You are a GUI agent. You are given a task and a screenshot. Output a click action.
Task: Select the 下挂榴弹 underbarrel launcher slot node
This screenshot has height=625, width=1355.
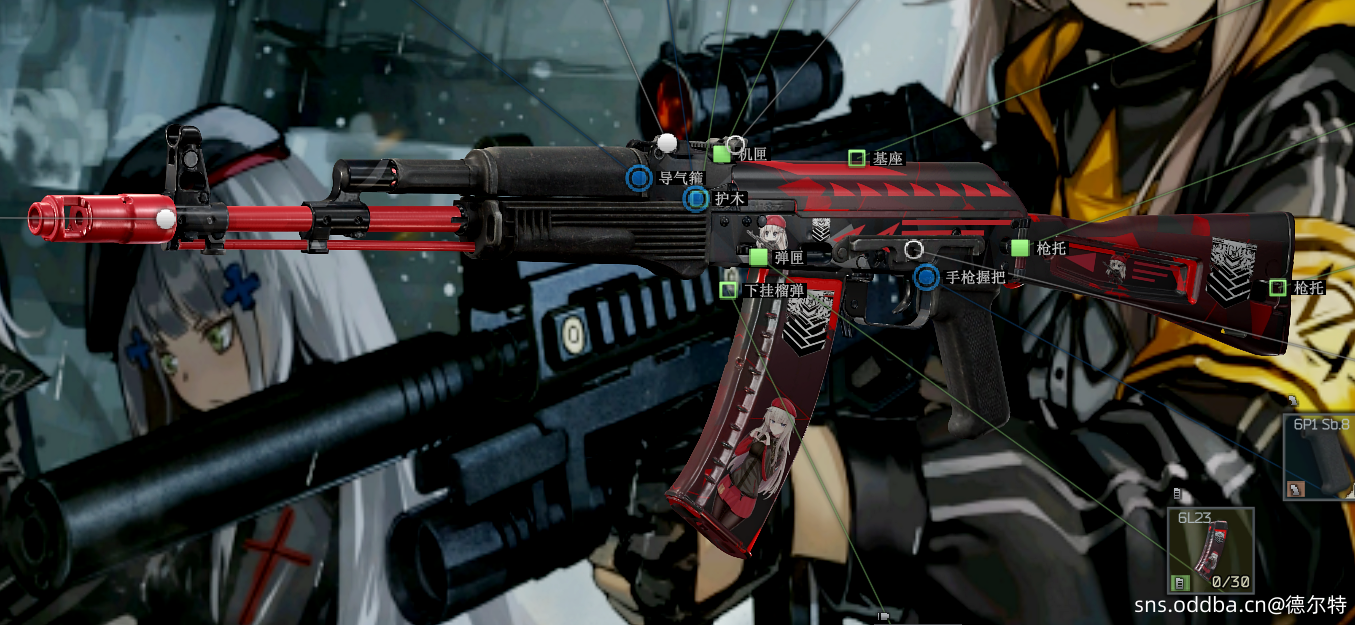tap(728, 290)
